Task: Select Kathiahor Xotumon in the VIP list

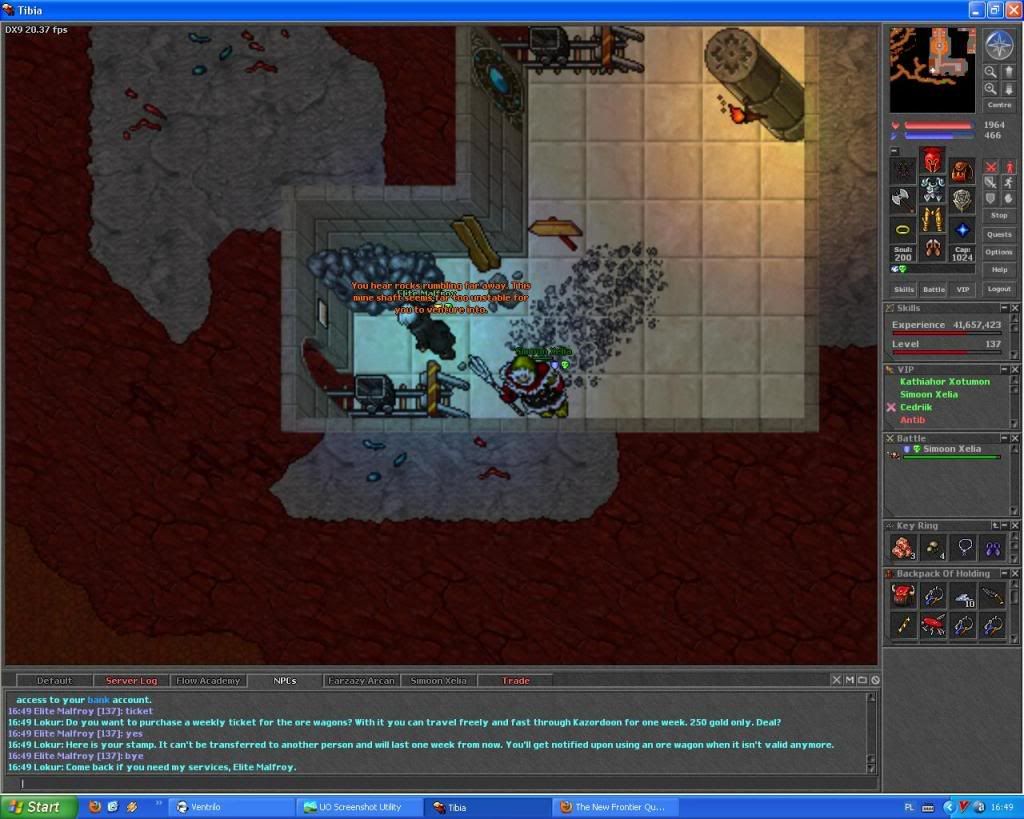Action: tap(944, 382)
